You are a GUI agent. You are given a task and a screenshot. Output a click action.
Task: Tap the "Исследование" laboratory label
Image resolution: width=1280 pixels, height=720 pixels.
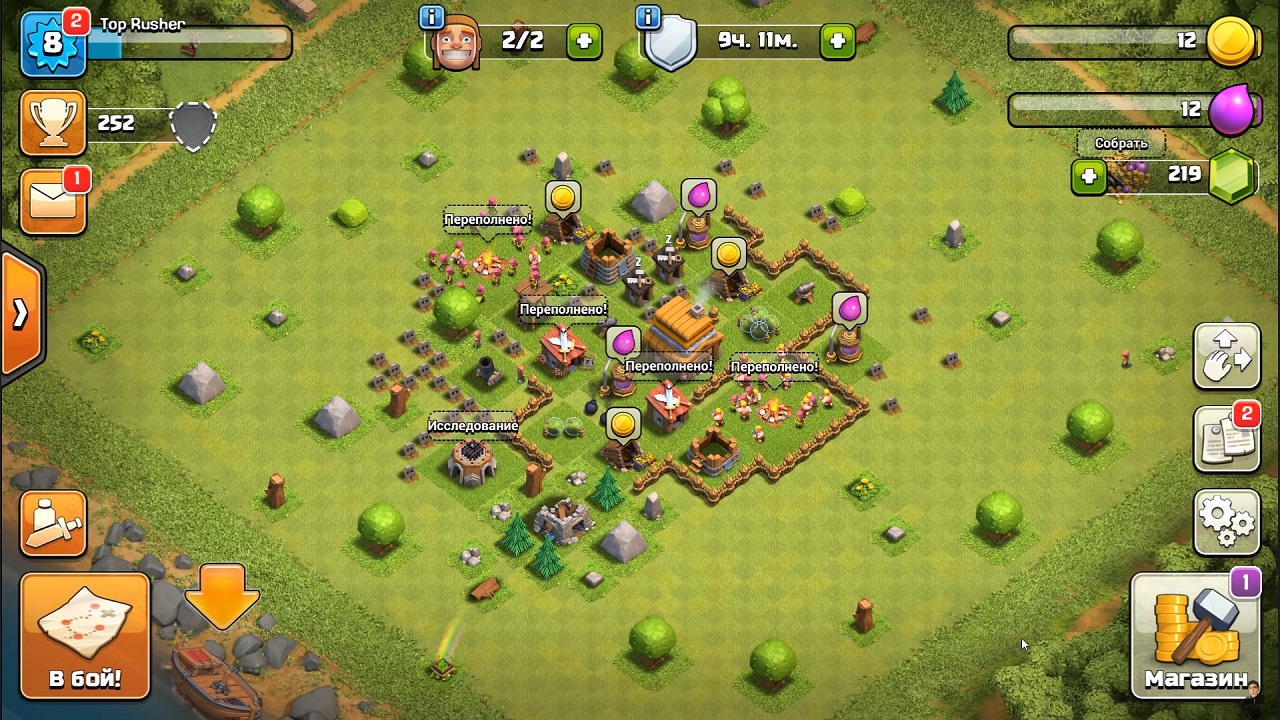click(473, 426)
